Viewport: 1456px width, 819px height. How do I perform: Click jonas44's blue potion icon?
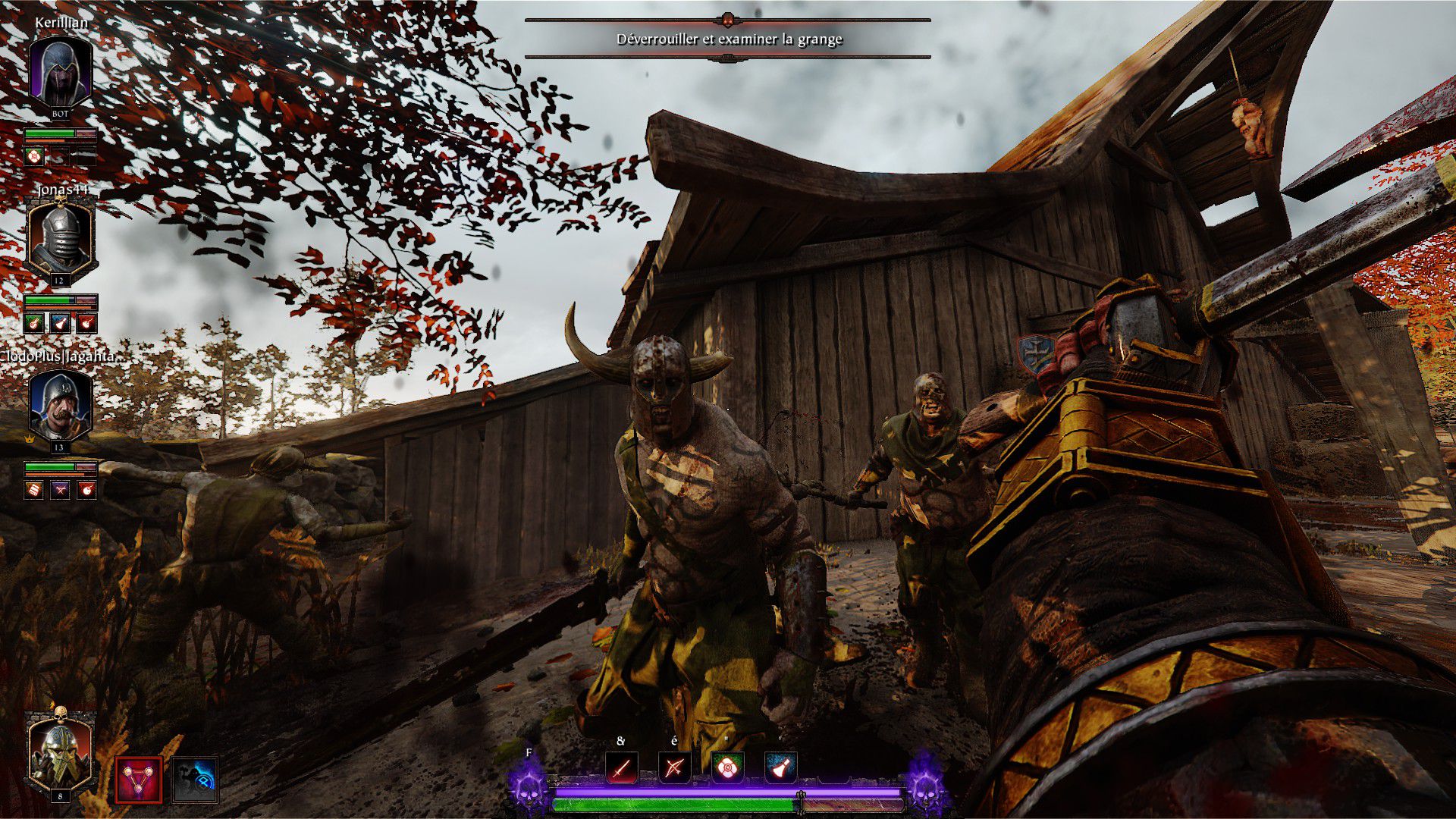coord(61,323)
